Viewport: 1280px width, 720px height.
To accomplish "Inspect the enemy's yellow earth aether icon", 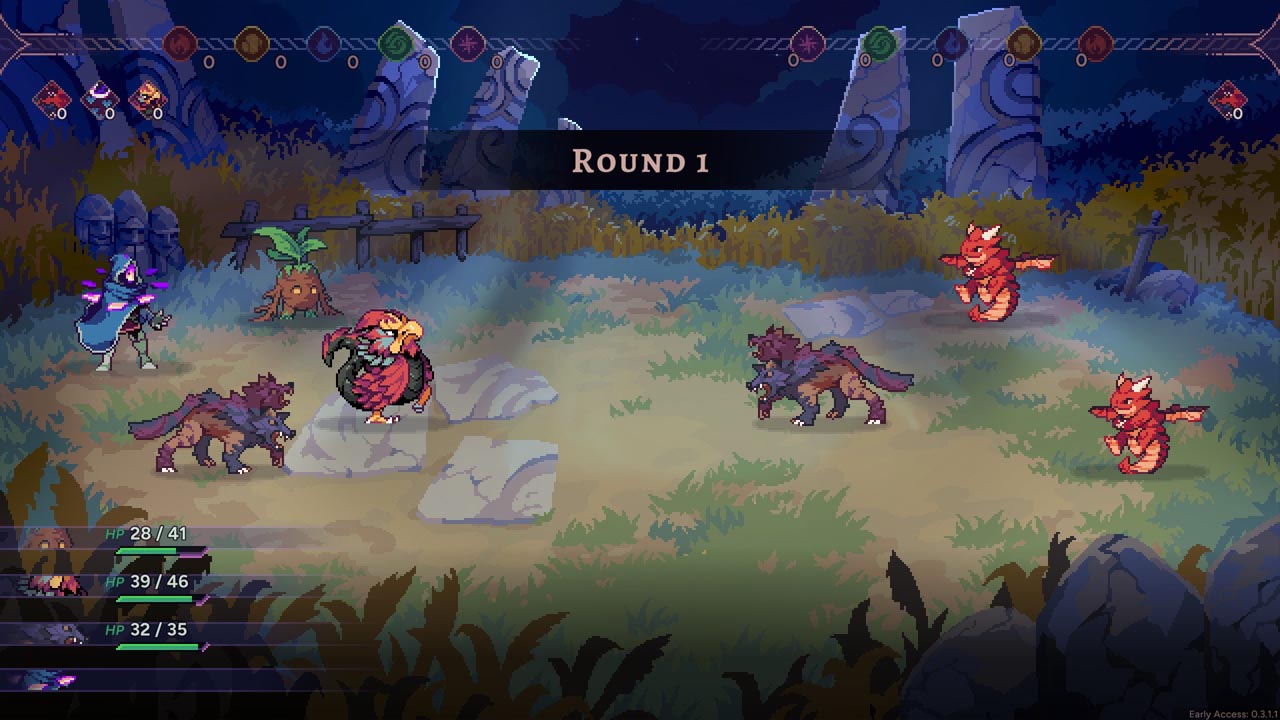I will [x=1023, y=44].
